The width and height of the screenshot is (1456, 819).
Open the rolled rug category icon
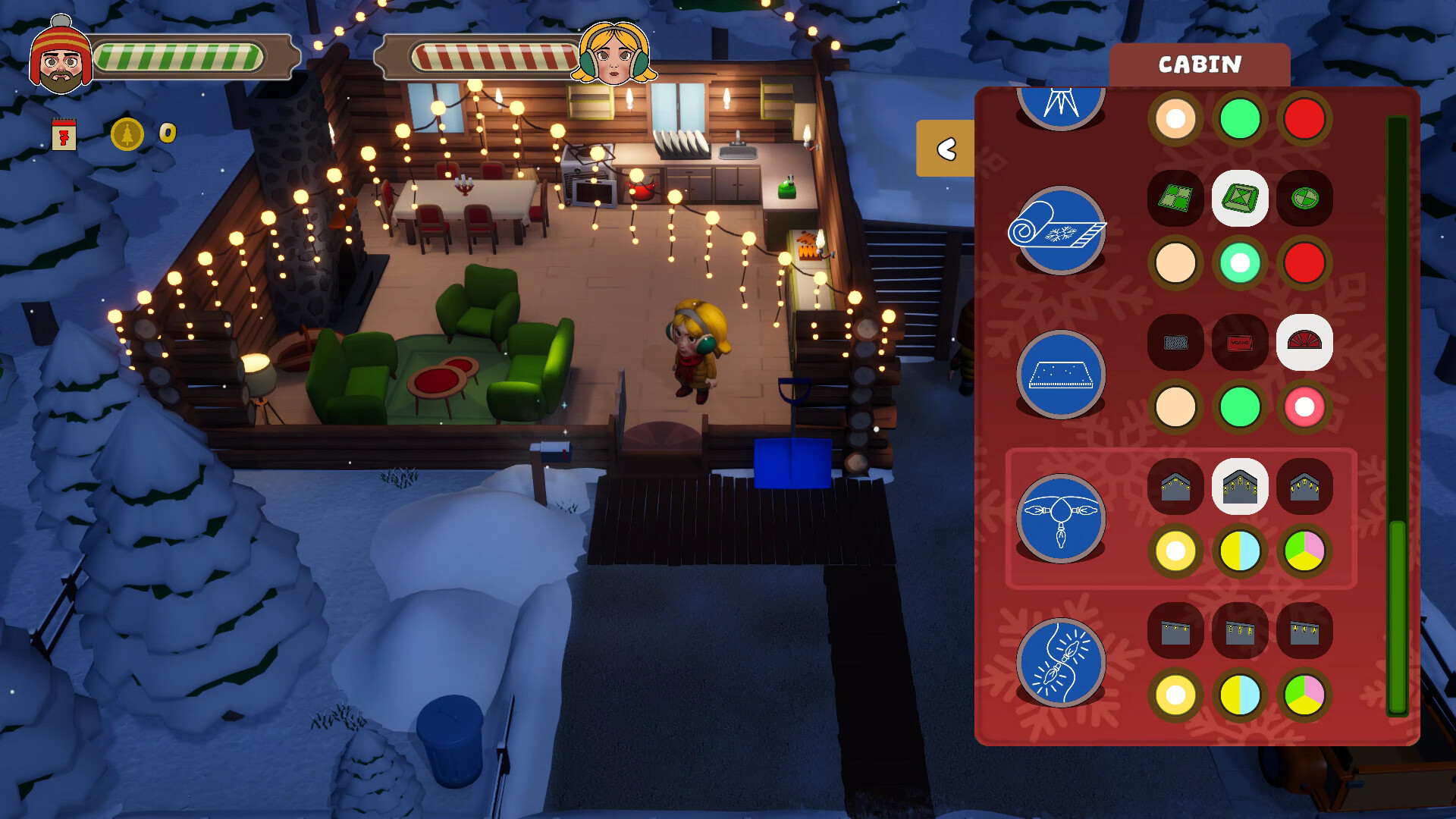pyautogui.click(x=1059, y=230)
